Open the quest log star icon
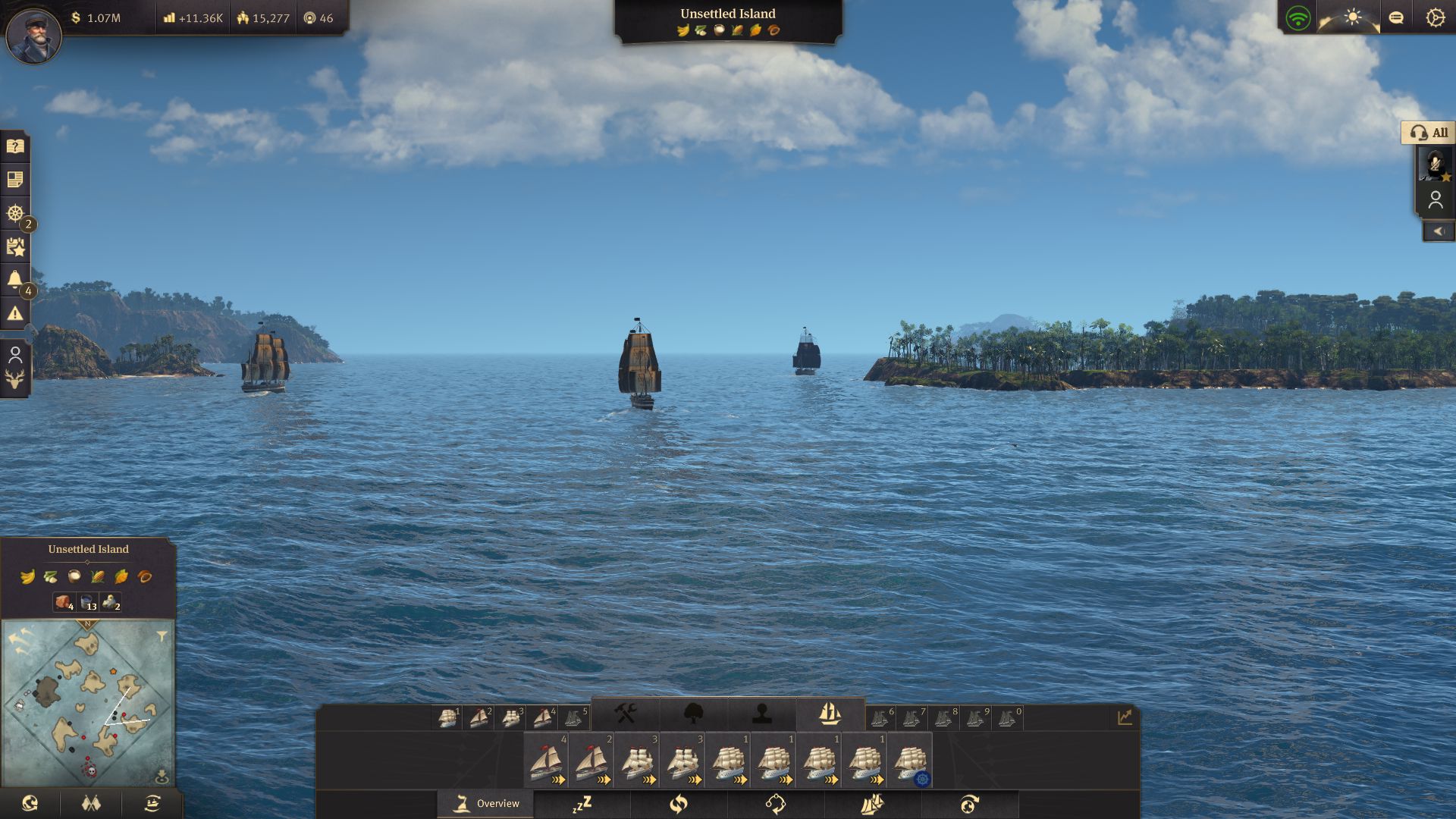 pyautogui.click(x=15, y=246)
